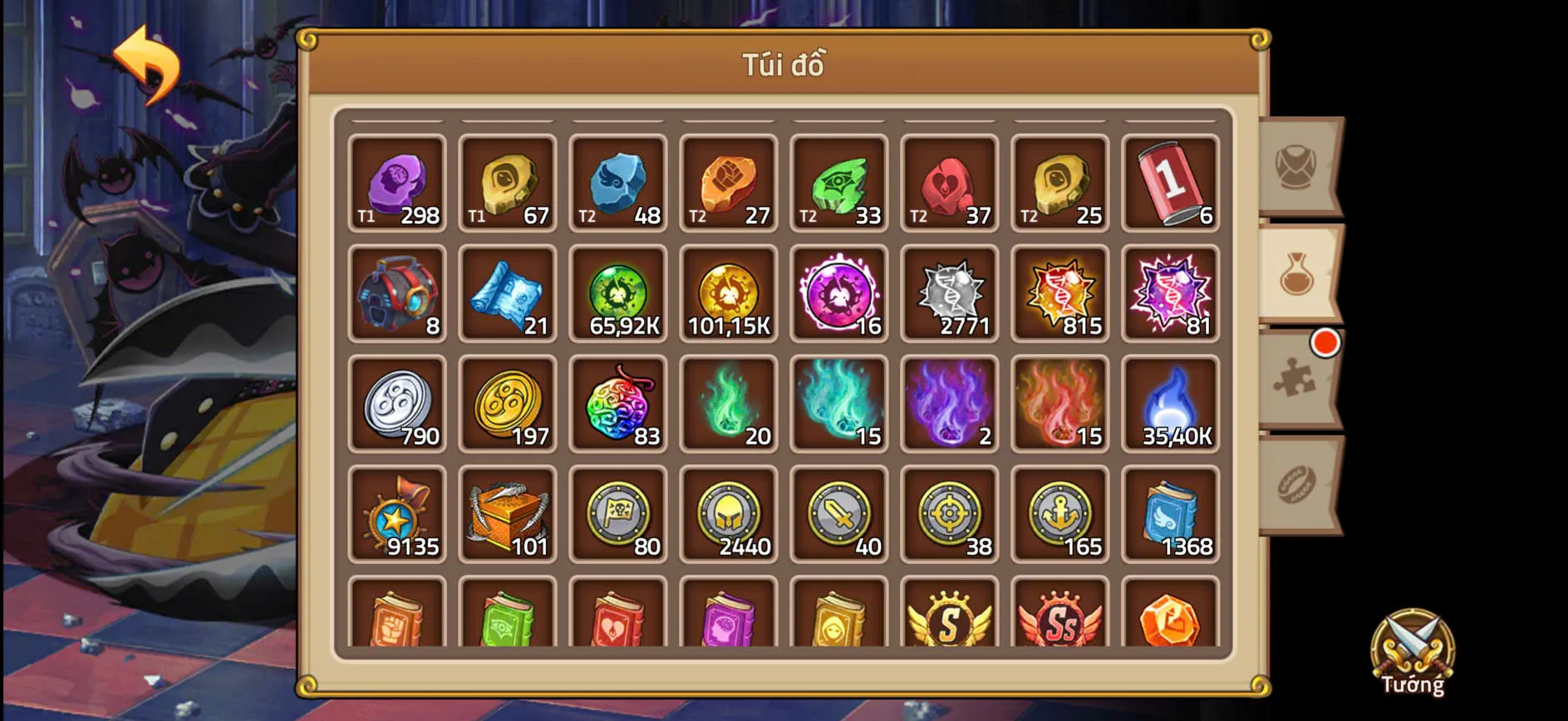Screen dimensions: 1568x721
Task: Click the blue T2 stone showing 48
Action: click(618, 181)
